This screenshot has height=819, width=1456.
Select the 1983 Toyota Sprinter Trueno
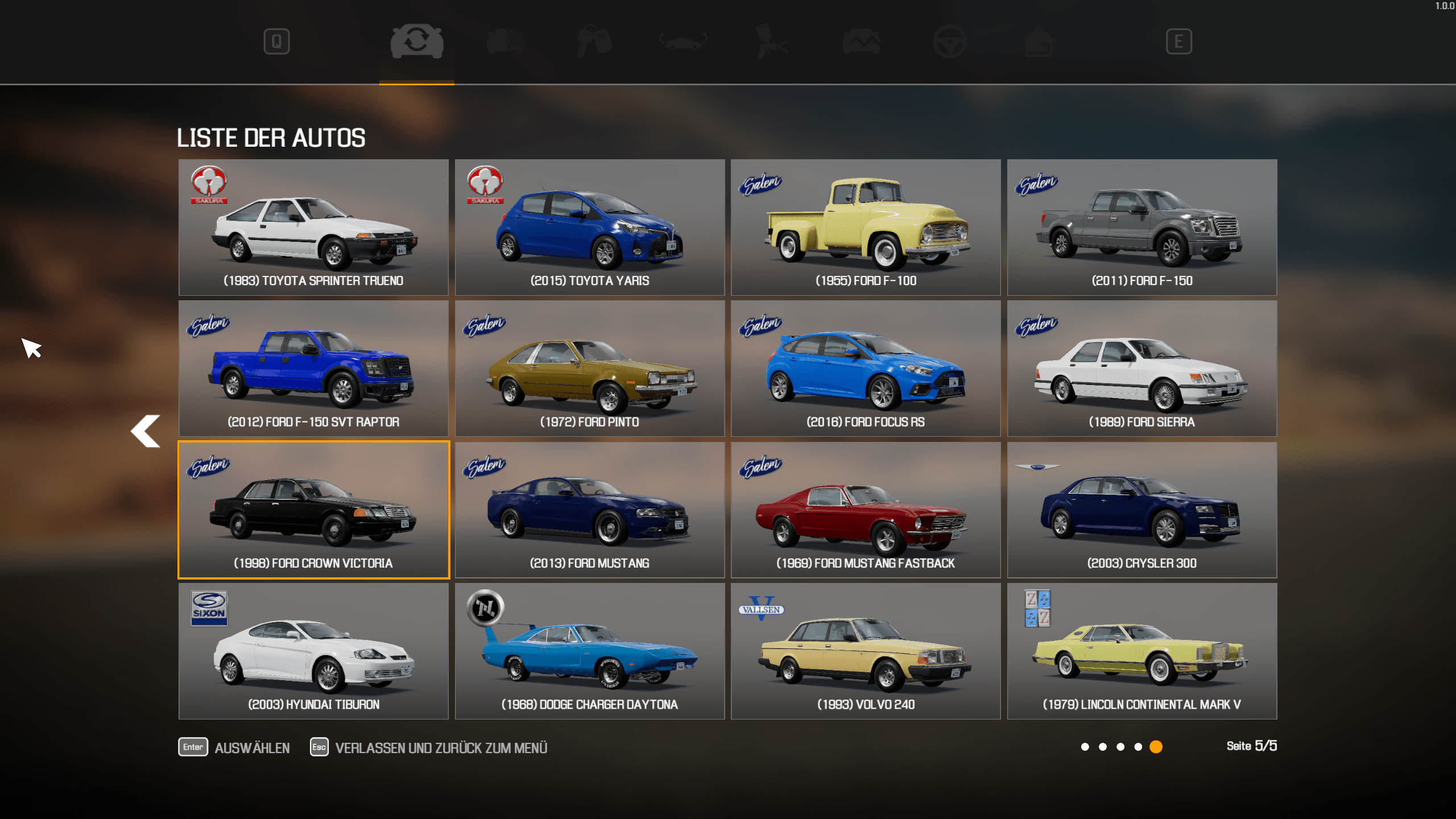(313, 227)
